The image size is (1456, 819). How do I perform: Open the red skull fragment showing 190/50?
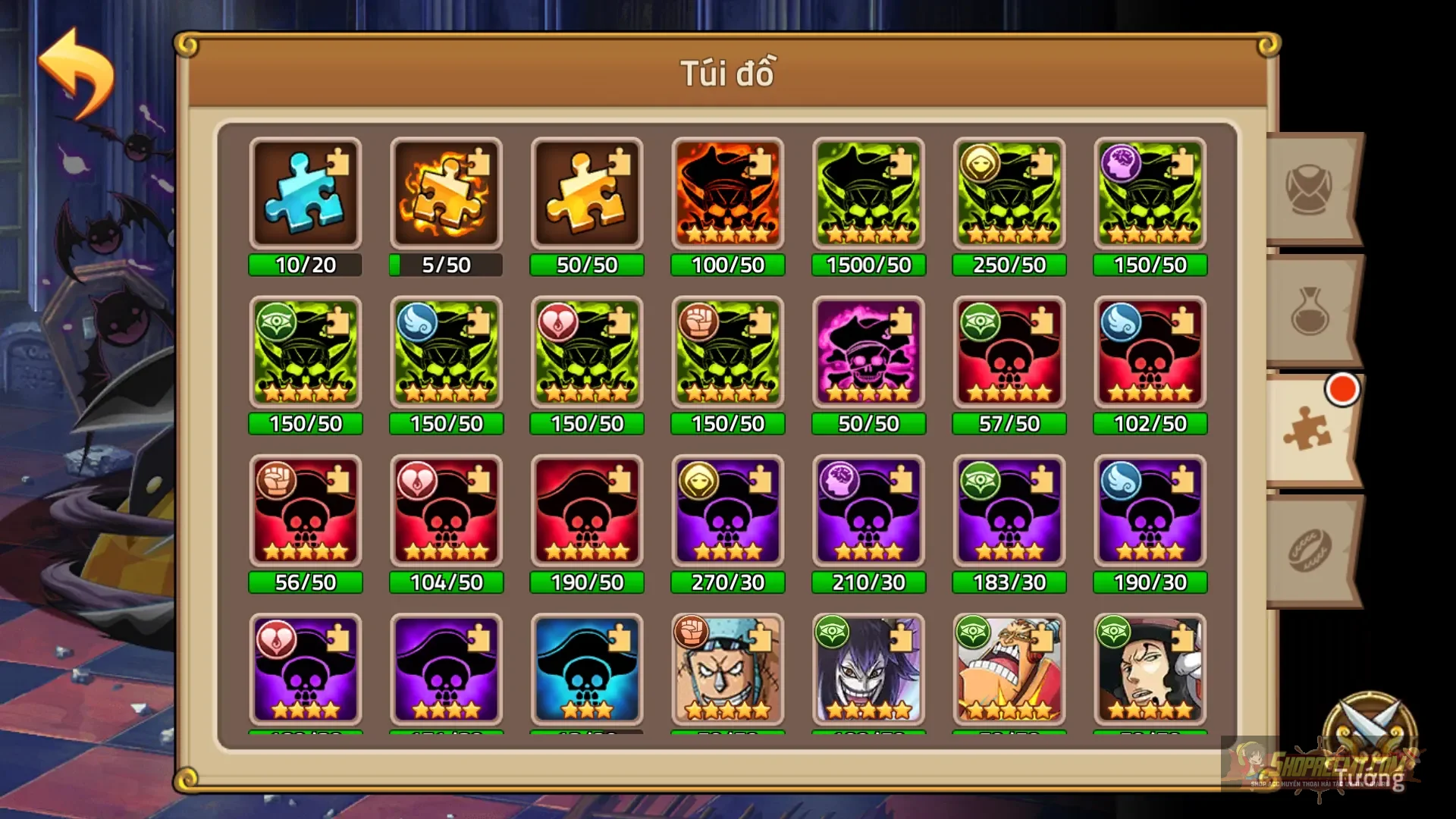587,512
